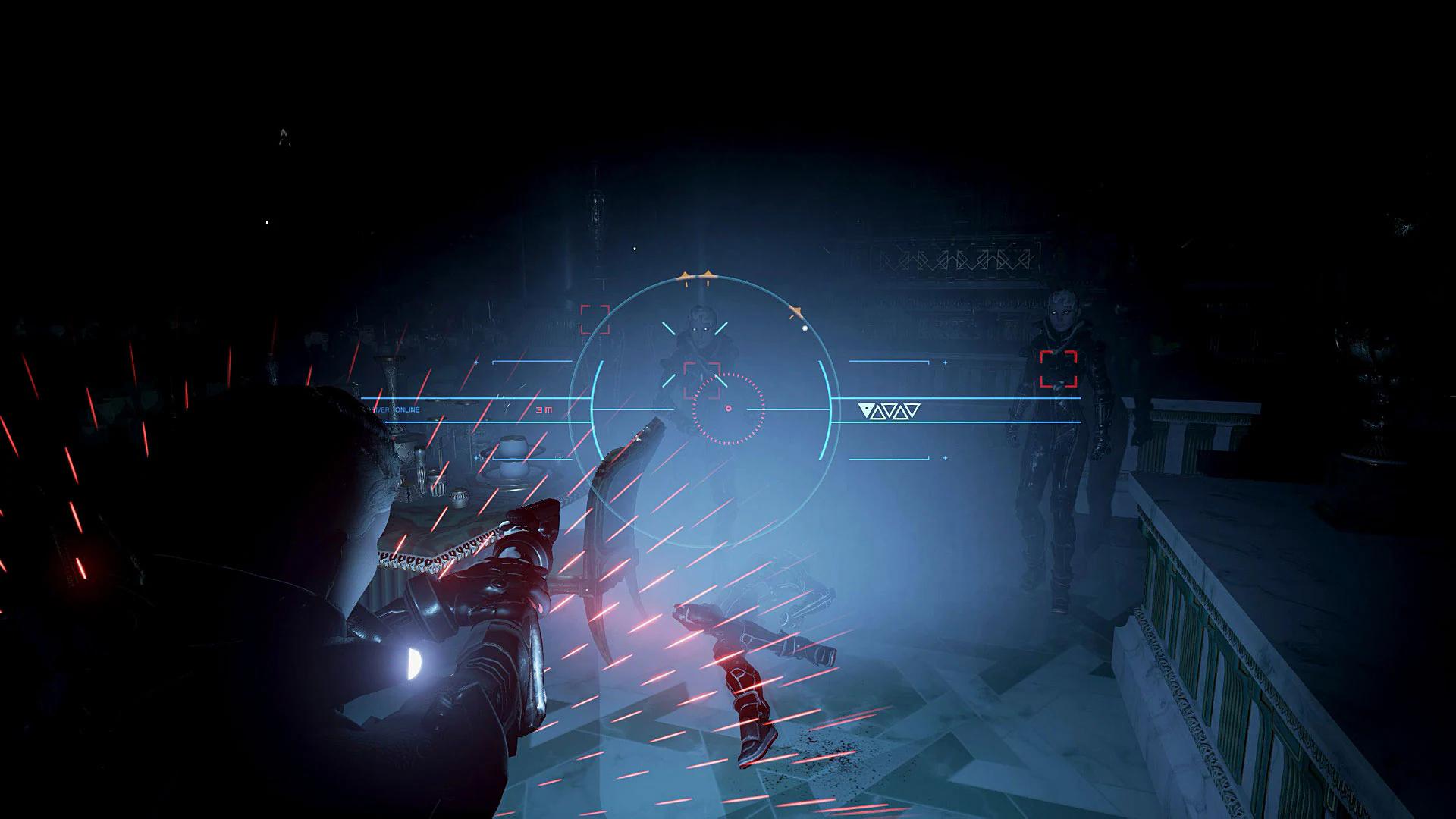
Task: Expand the left plus marker near the table
Action: click(475, 458)
